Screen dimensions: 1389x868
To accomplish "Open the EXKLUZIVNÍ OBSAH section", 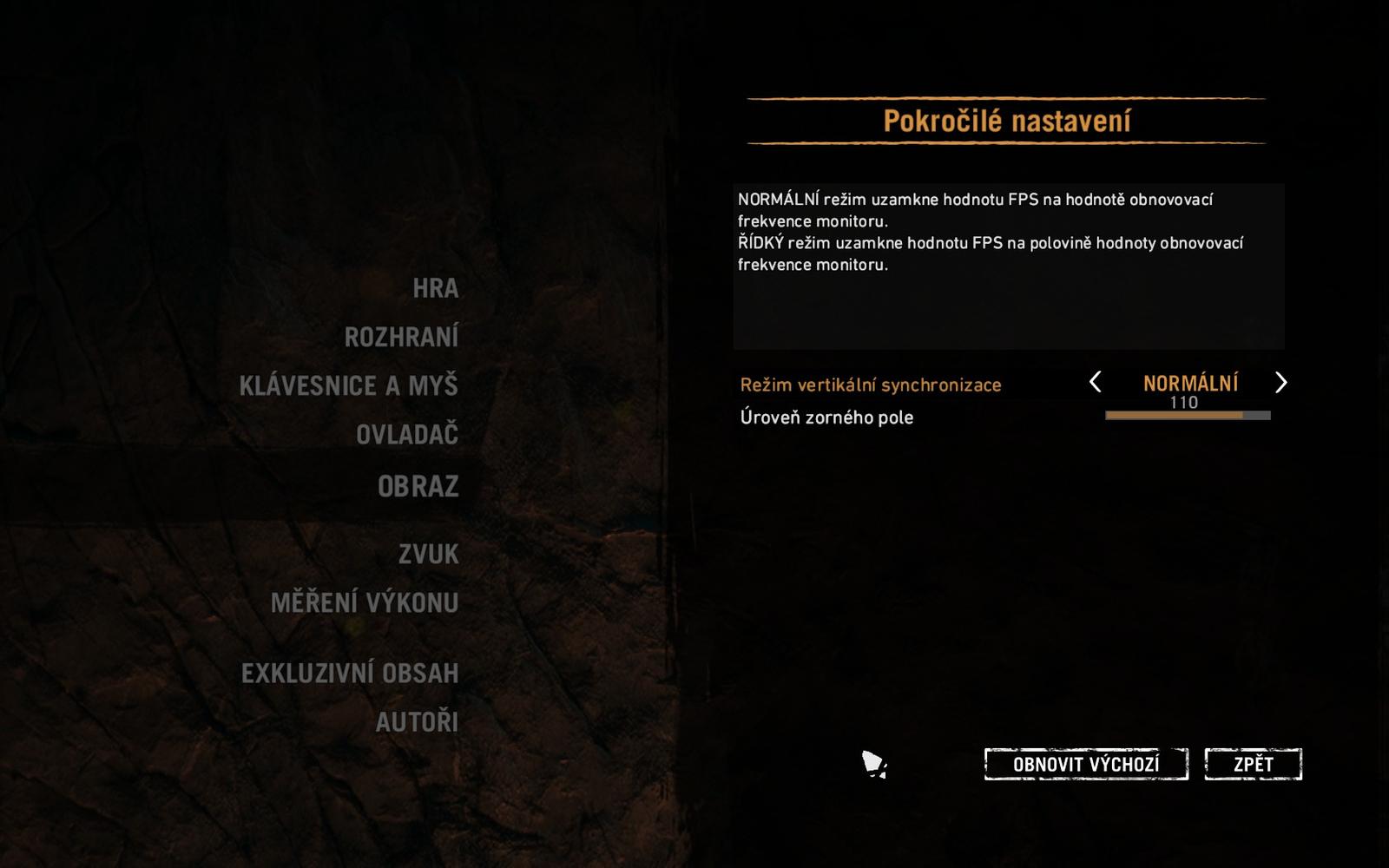I will (x=351, y=673).
